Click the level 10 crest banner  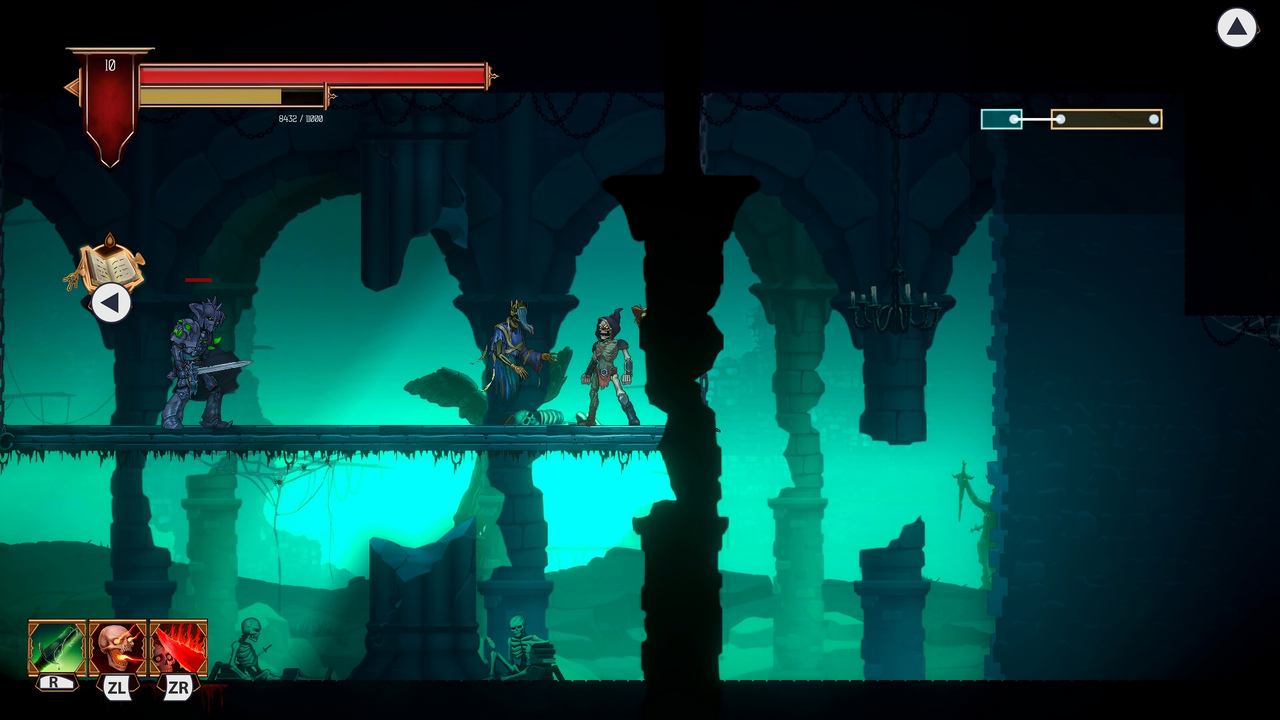coord(110,95)
